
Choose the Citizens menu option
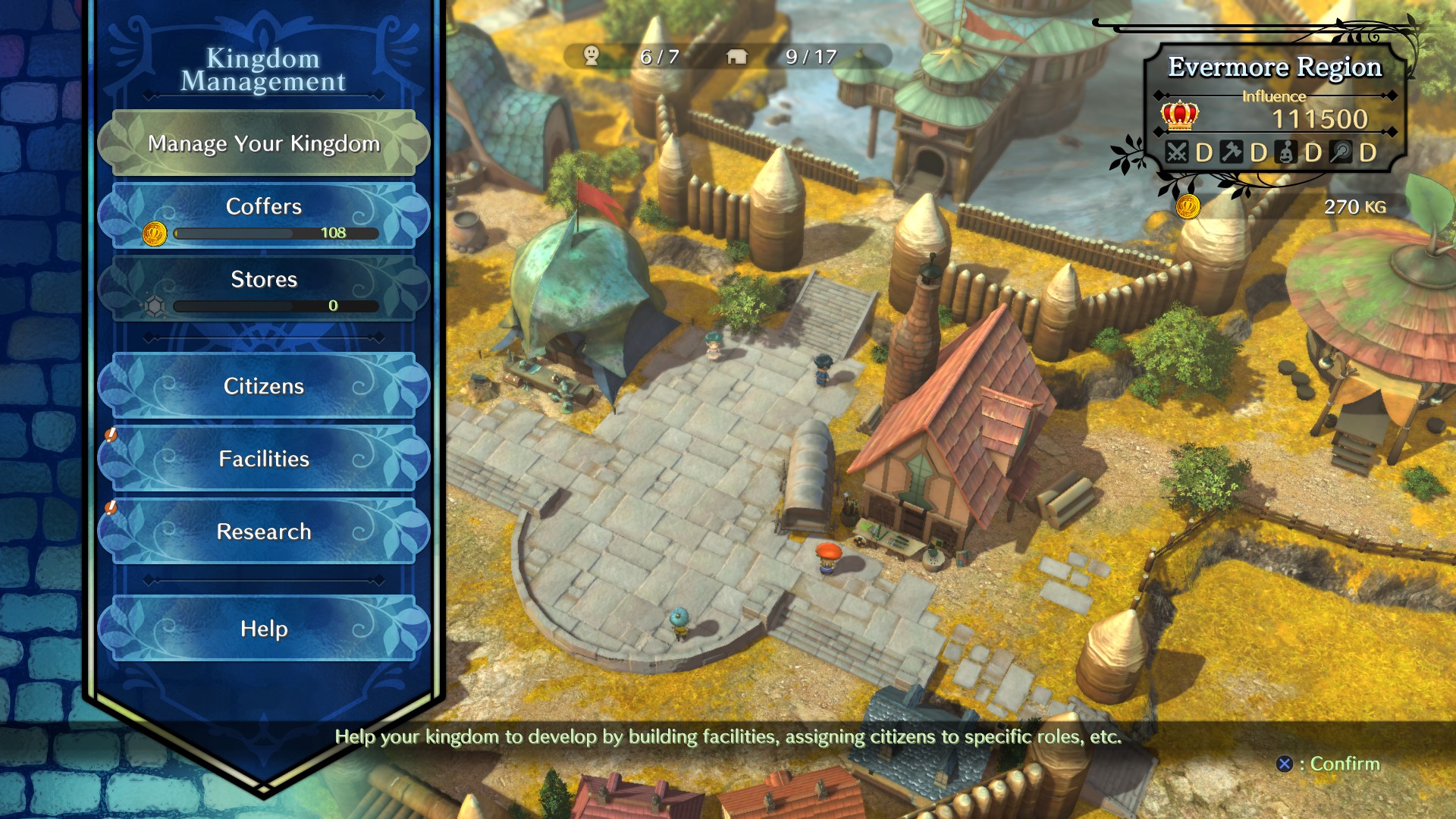(x=264, y=386)
